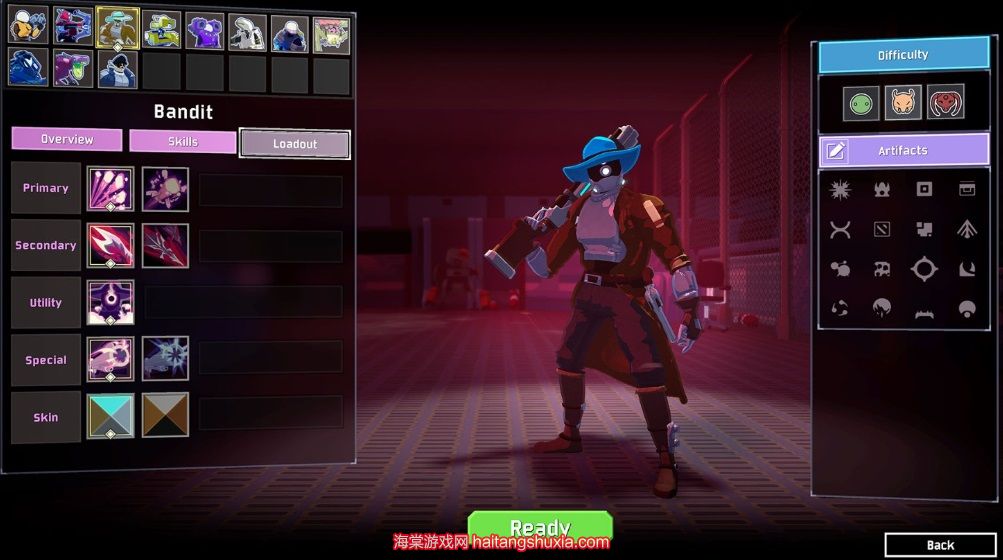Choose the second Secondary skill option
Screen dimensions: 1003x560
pyautogui.click(x=165, y=246)
